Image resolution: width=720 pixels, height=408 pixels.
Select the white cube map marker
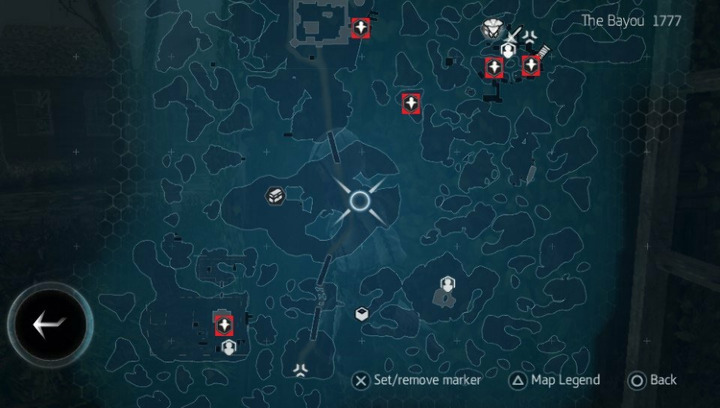(362, 314)
